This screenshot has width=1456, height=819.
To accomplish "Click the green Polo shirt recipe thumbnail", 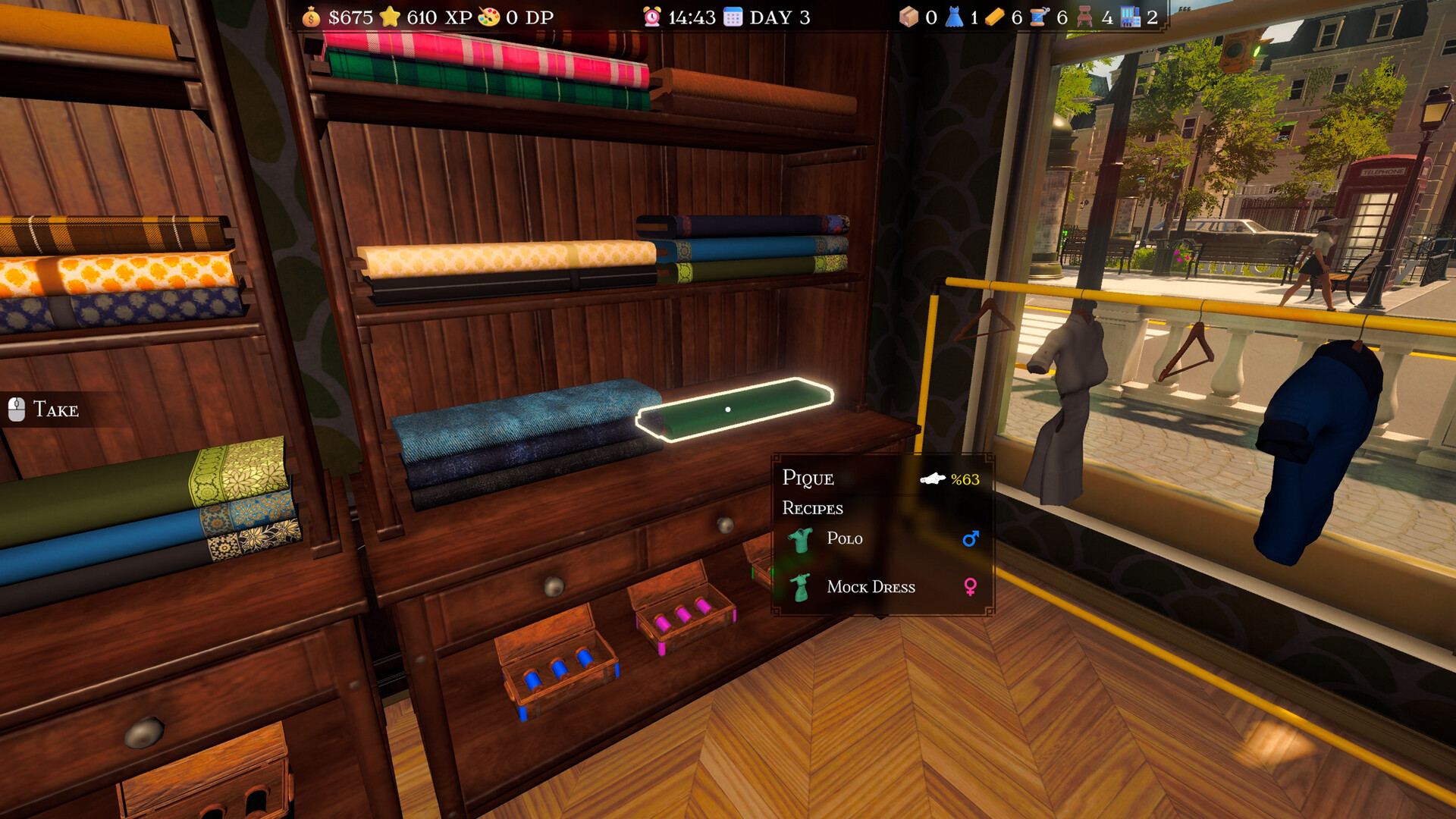I will [802, 538].
